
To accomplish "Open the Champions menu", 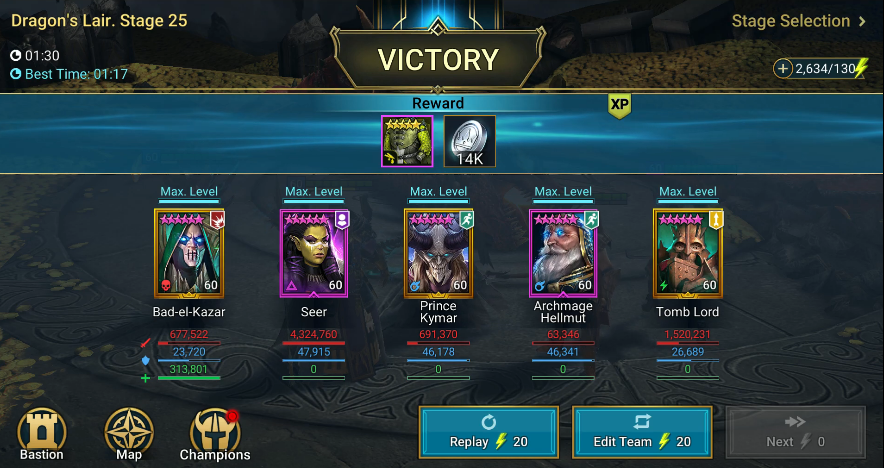I will click(216, 436).
